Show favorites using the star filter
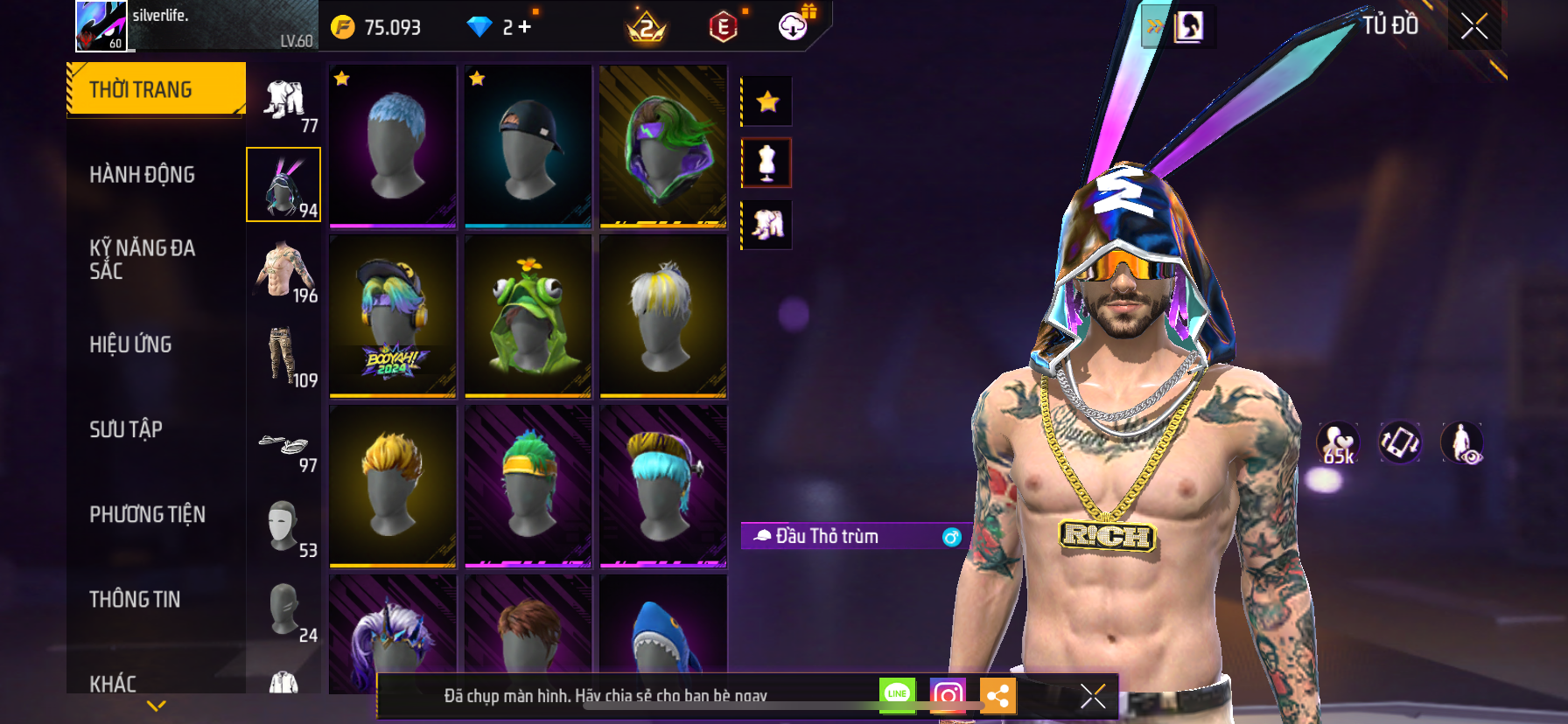Viewport: 1568px width, 724px height. pos(767,101)
